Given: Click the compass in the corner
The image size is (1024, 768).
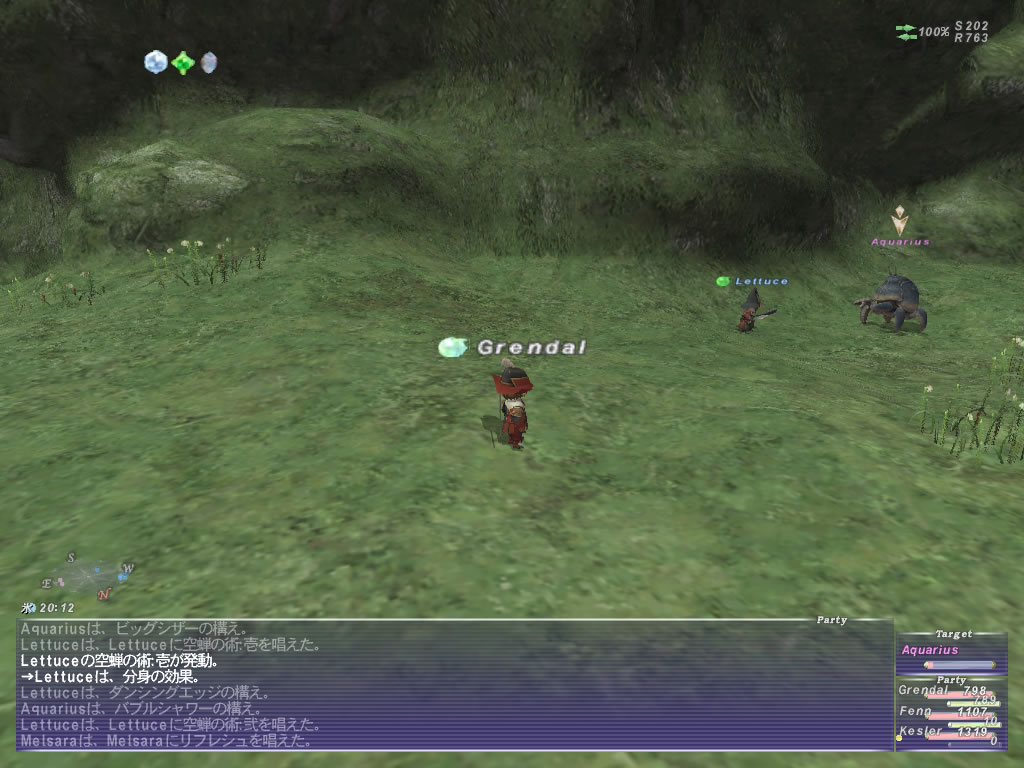Looking at the screenshot, I should [88, 577].
